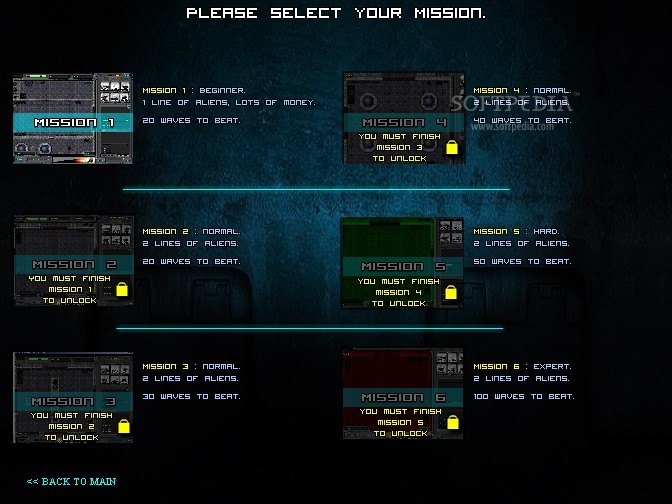This screenshot has height=504, width=672.
Task: Click the locked Mission 4 thumbnail
Action: coord(402,119)
